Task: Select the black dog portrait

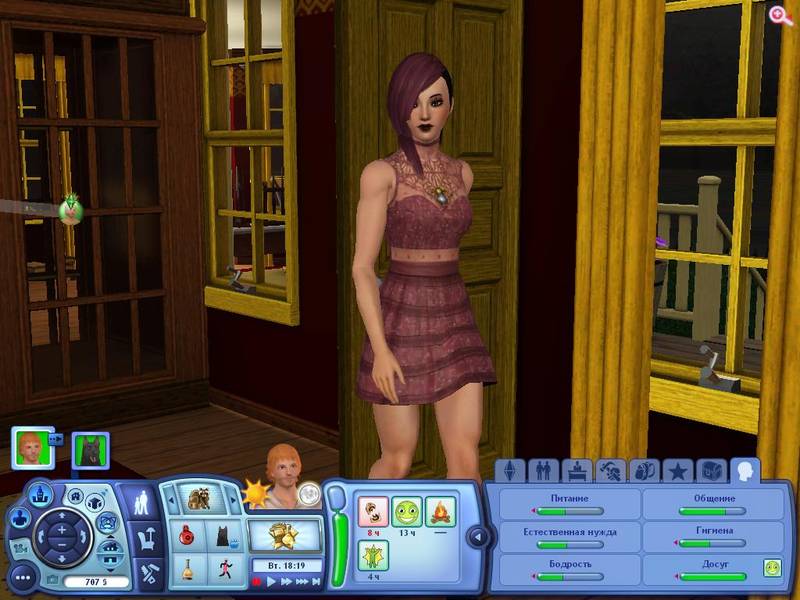Action: [91, 450]
